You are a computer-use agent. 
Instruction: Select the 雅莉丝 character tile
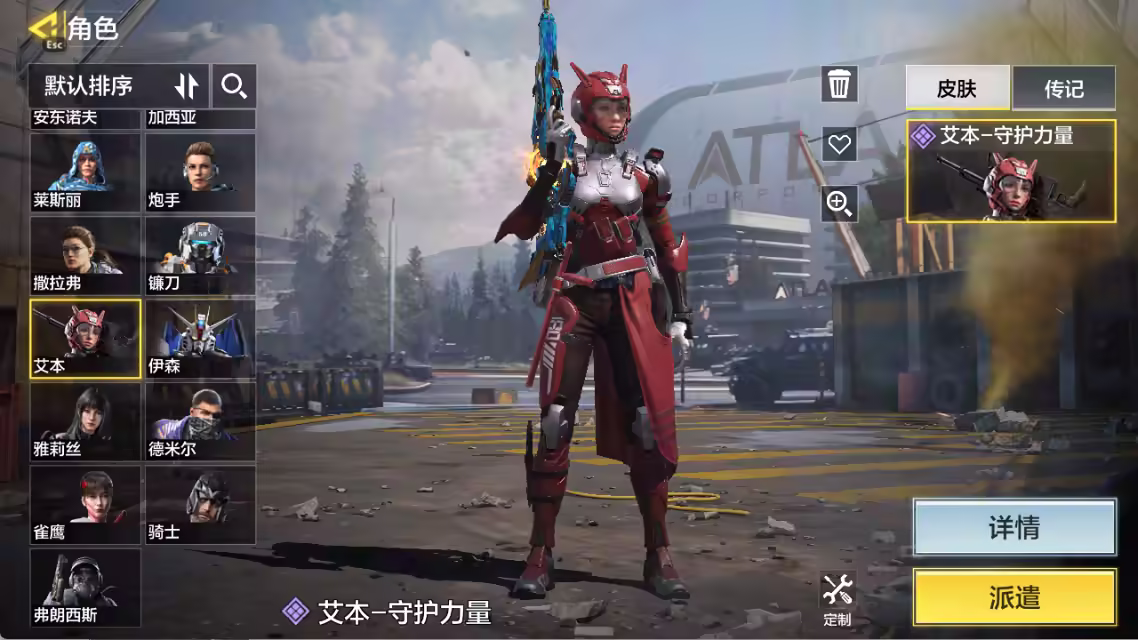click(85, 421)
